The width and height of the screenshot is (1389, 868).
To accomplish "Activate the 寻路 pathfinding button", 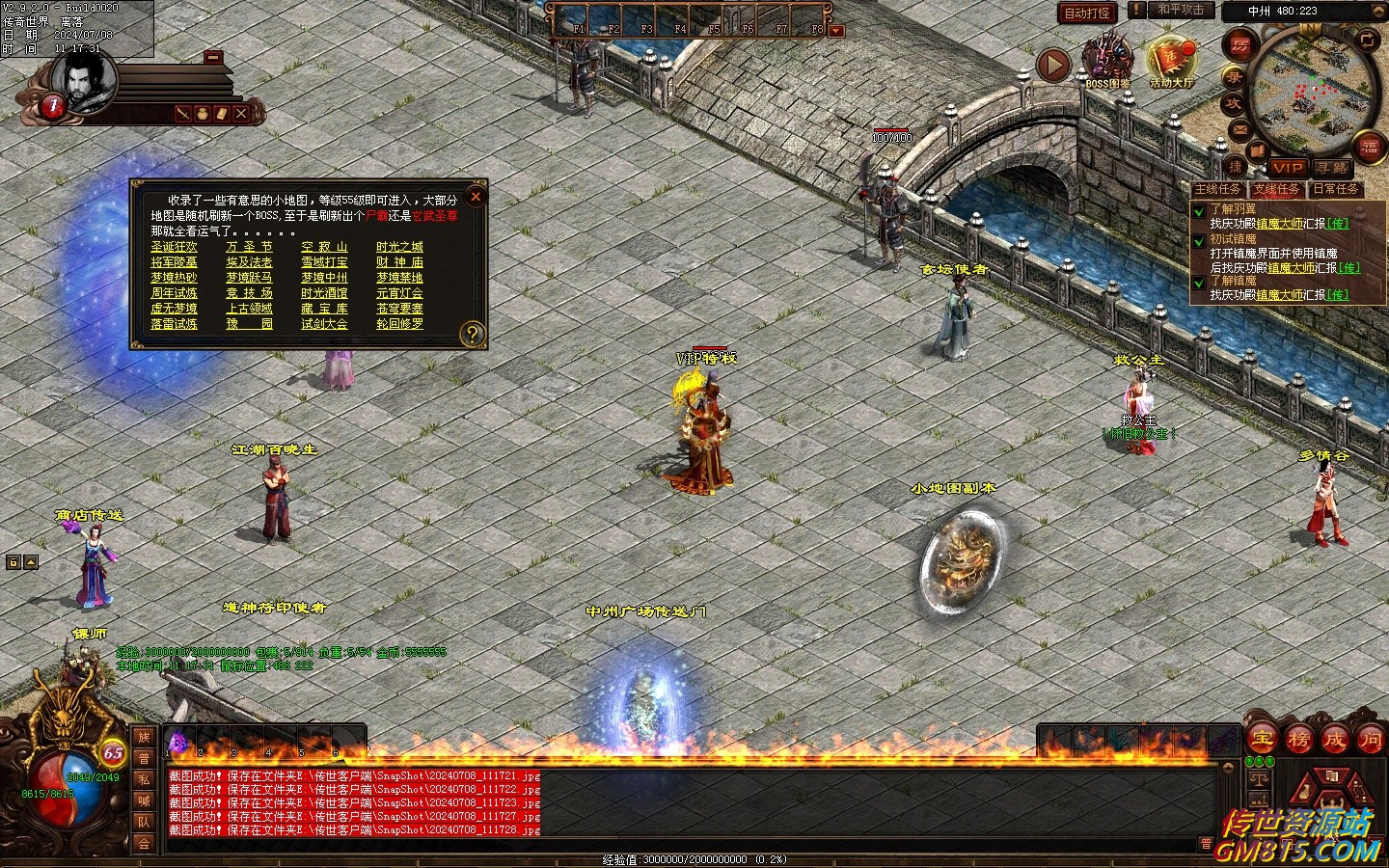I will (x=1334, y=168).
